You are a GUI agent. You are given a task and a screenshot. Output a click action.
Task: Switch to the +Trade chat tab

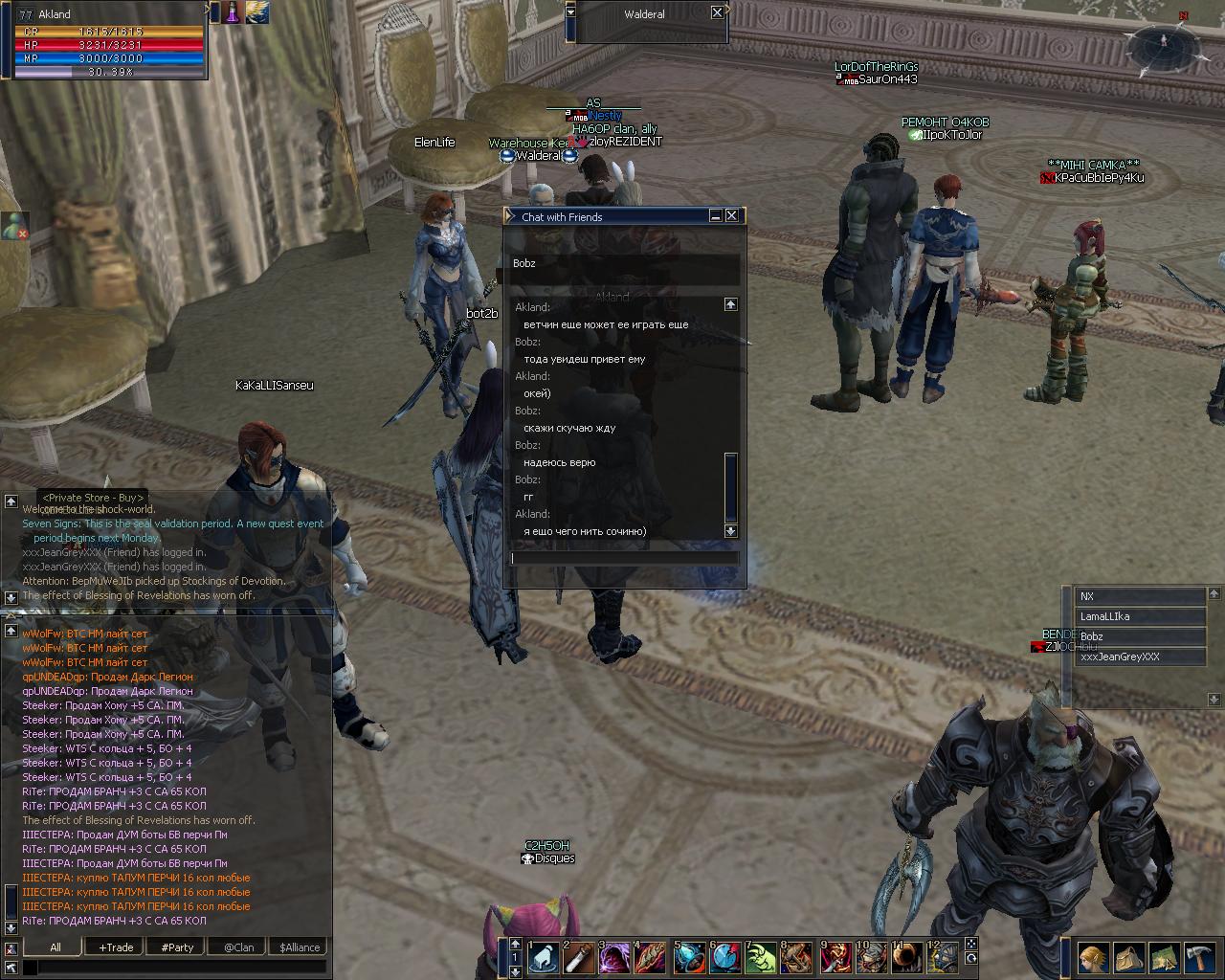(x=116, y=947)
